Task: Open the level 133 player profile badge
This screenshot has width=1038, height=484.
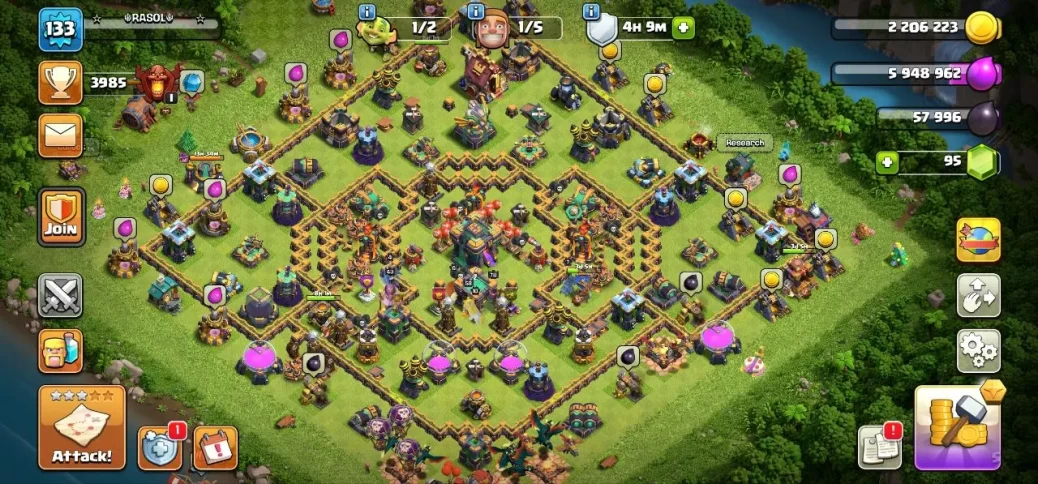Action: pos(59,31)
